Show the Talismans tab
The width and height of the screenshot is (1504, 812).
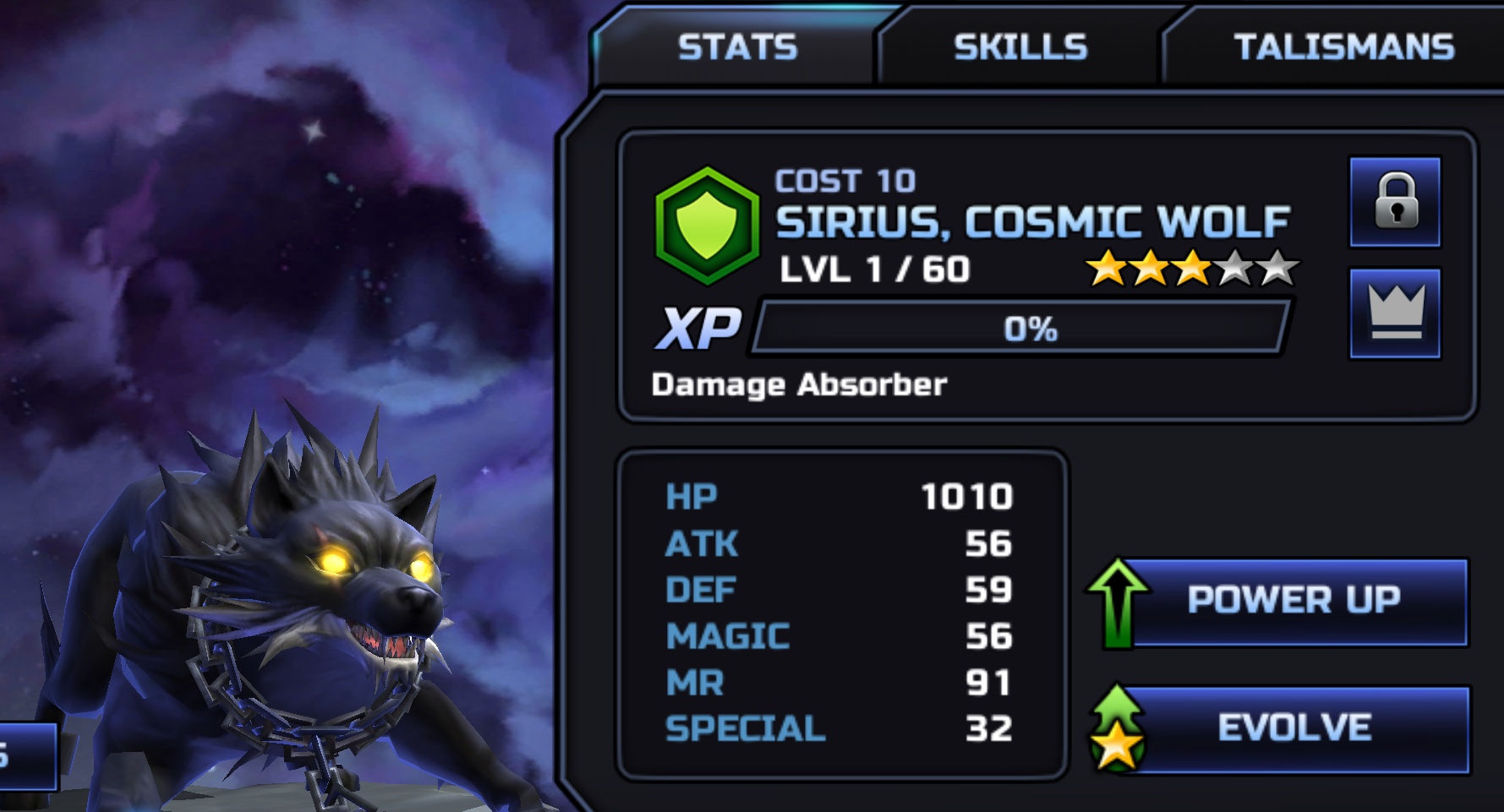click(1343, 47)
